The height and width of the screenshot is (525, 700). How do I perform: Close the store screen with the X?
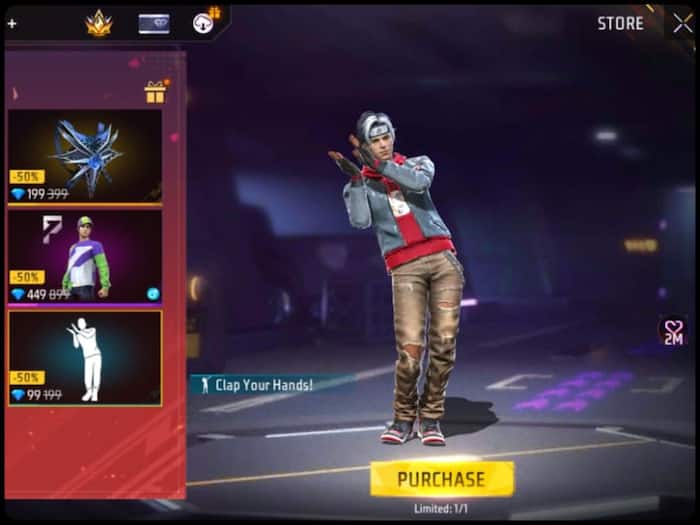click(682, 24)
